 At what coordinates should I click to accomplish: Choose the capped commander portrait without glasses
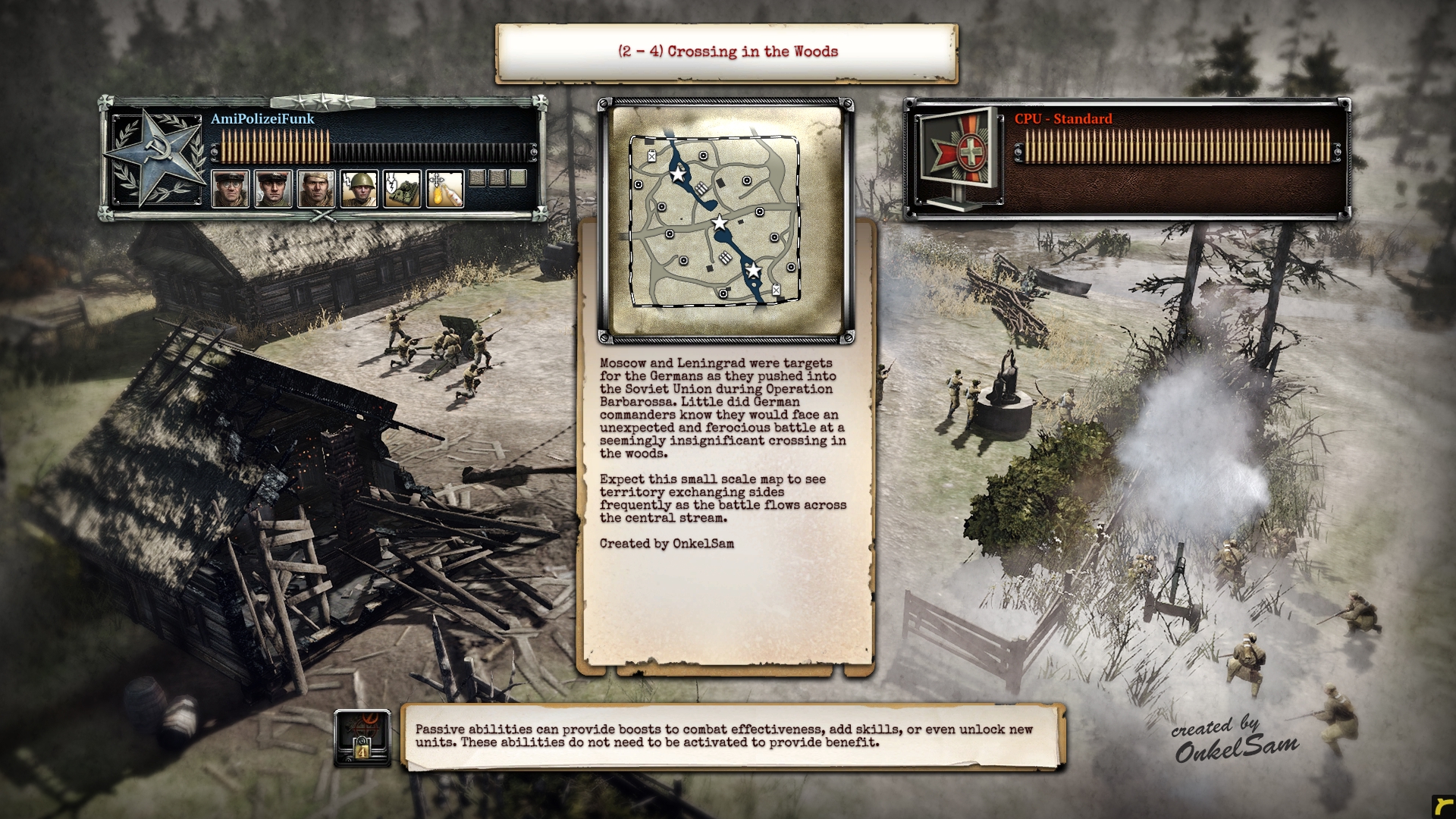pos(273,188)
